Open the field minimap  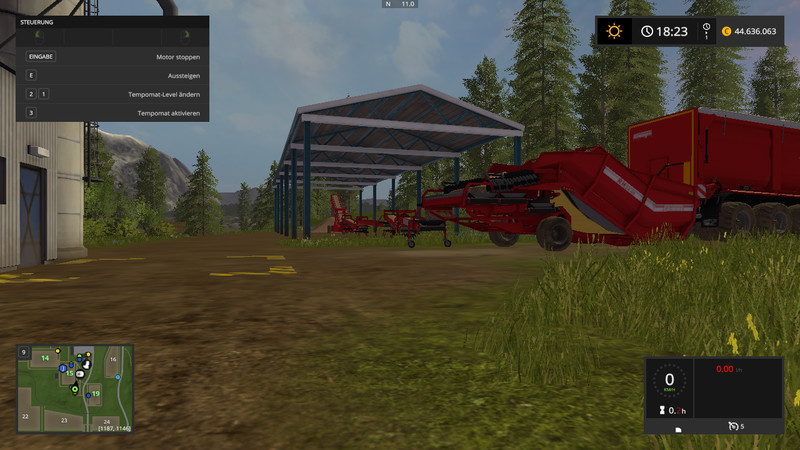pyautogui.click(x=74, y=388)
